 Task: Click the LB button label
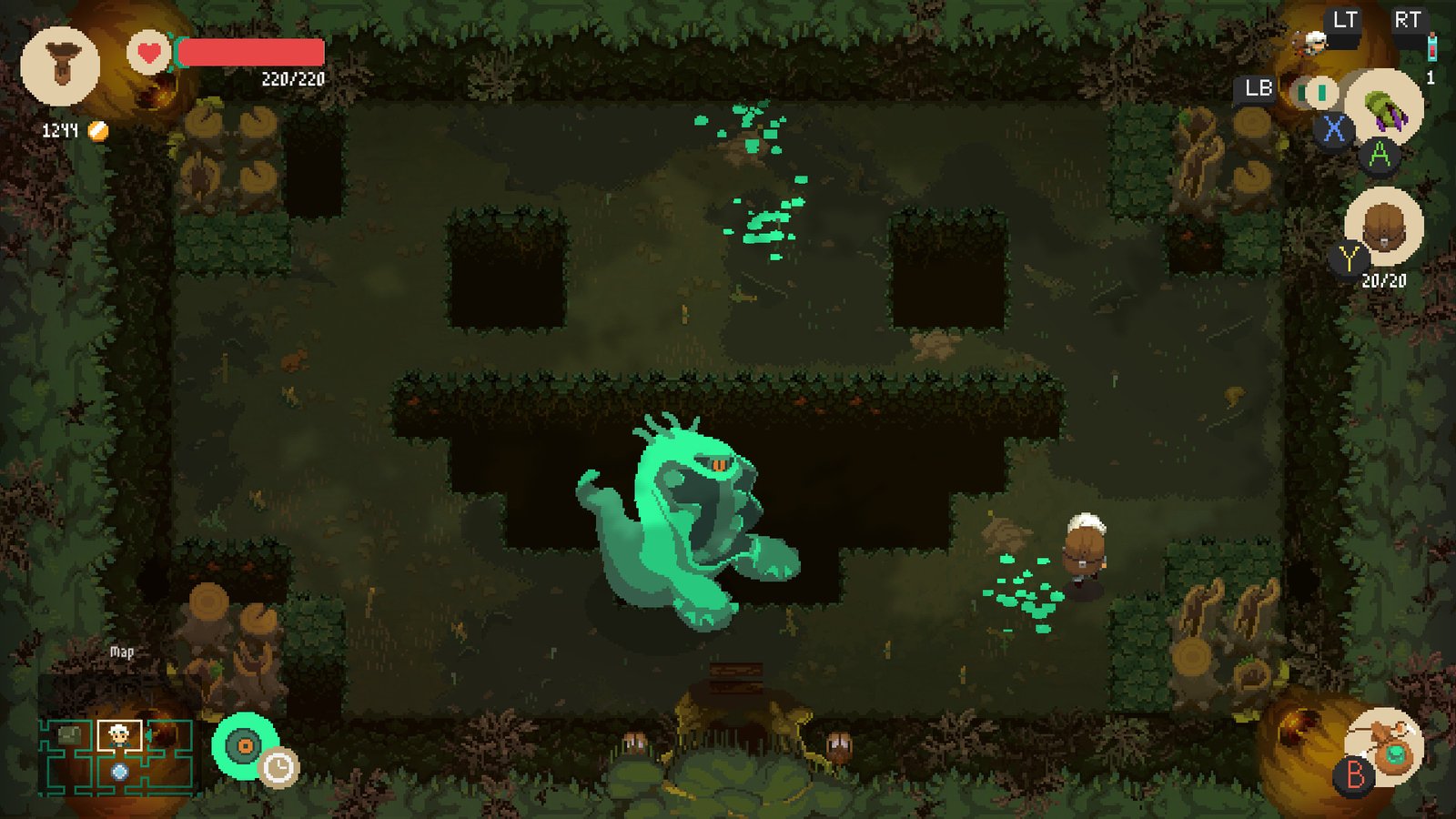click(x=1257, y=89)
